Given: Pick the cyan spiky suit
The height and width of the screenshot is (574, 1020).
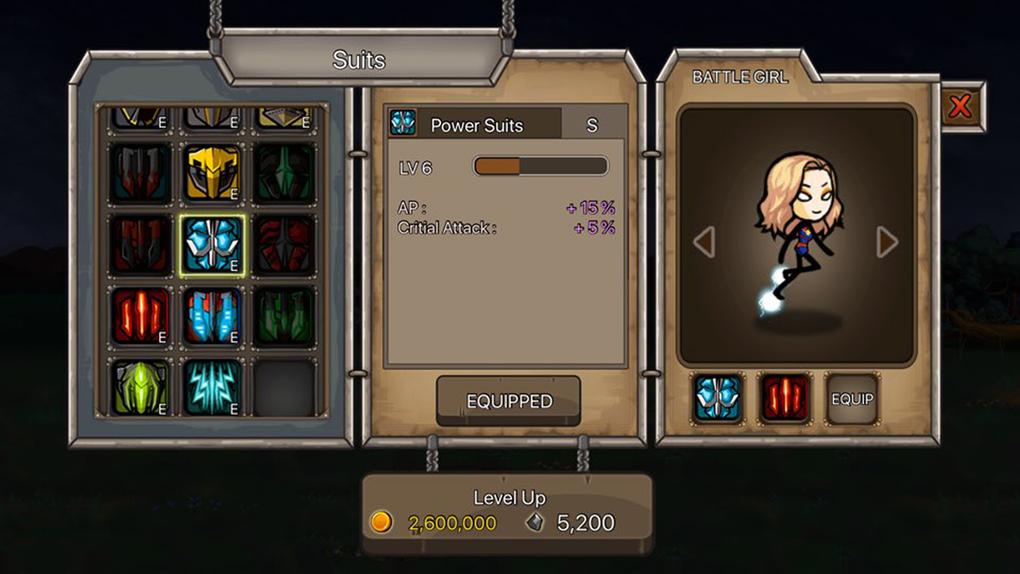Looking at the screenshot, I should pyautogui.click(x=212, y=388).
